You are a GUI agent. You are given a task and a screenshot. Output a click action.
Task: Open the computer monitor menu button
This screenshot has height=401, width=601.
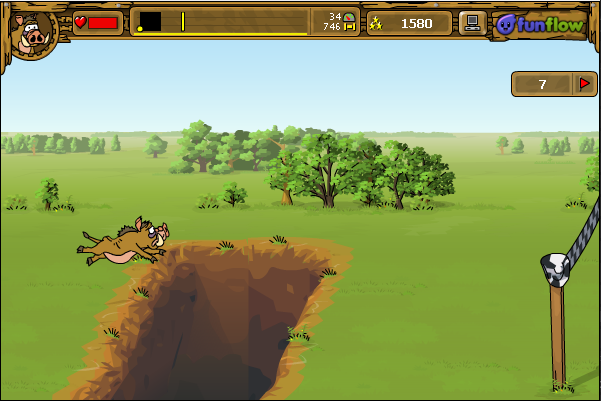pos(473,23)
